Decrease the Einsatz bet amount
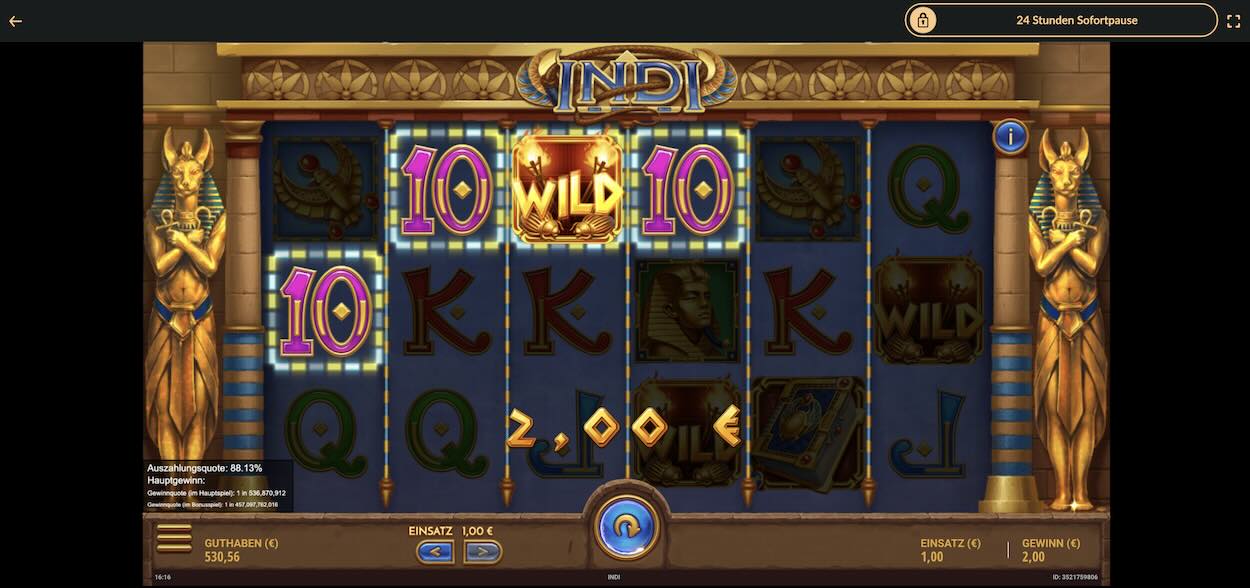This screenshot has width=1250, height=588. point(435,551)
